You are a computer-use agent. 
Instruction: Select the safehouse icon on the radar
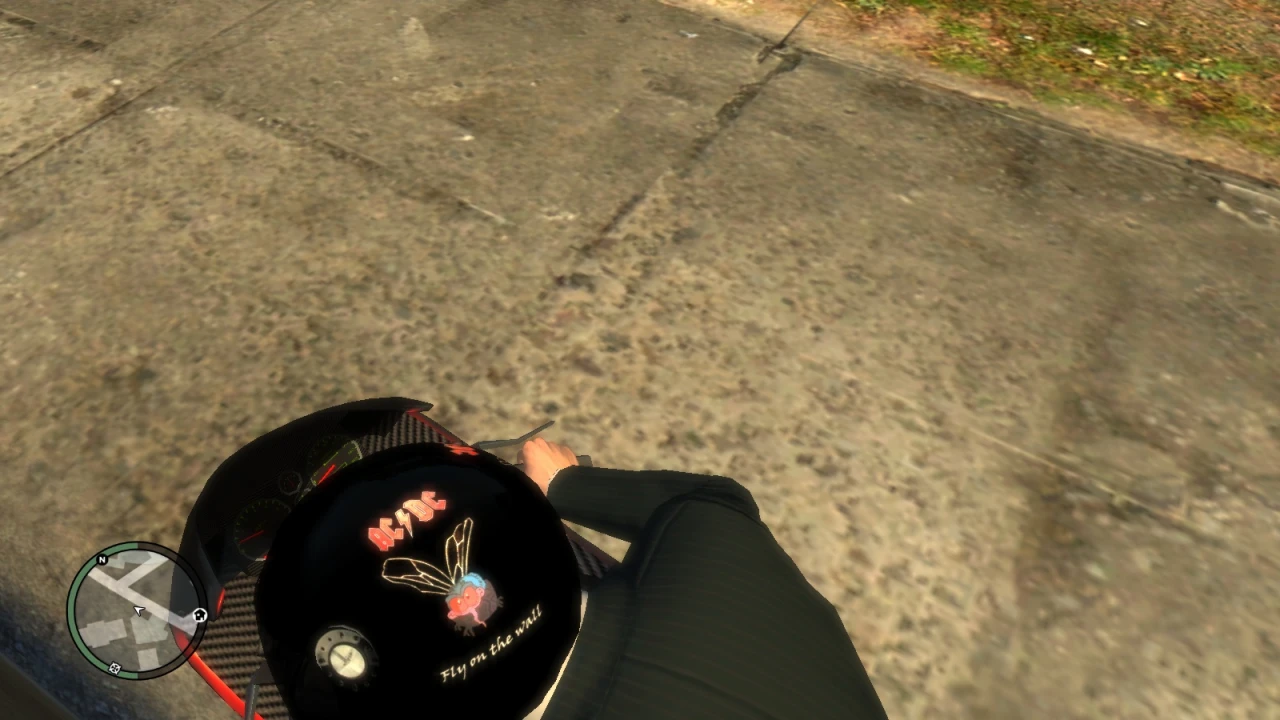coord(200,614)
